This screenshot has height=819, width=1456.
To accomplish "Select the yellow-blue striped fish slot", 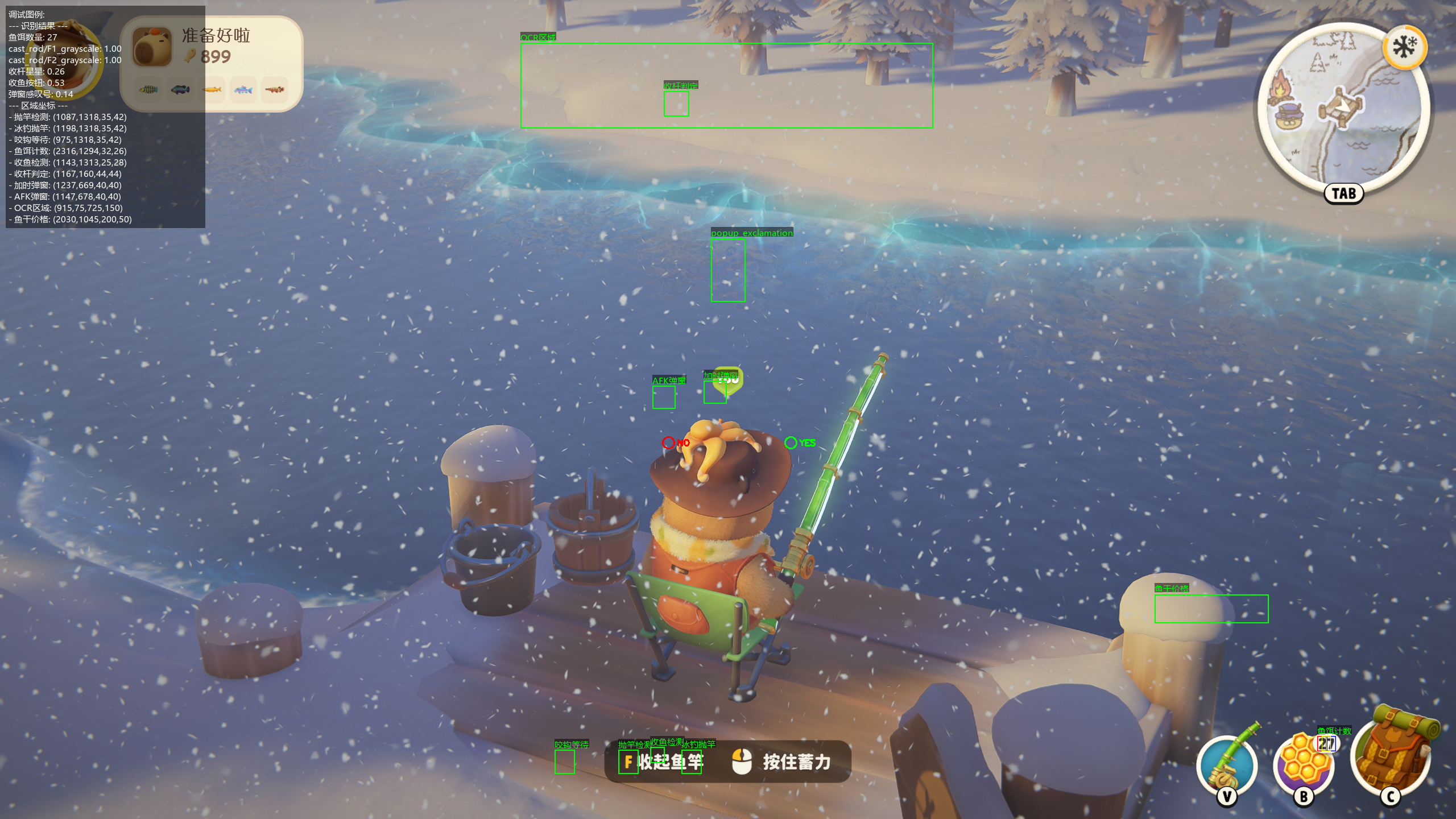I will click(x=148, y=89).
